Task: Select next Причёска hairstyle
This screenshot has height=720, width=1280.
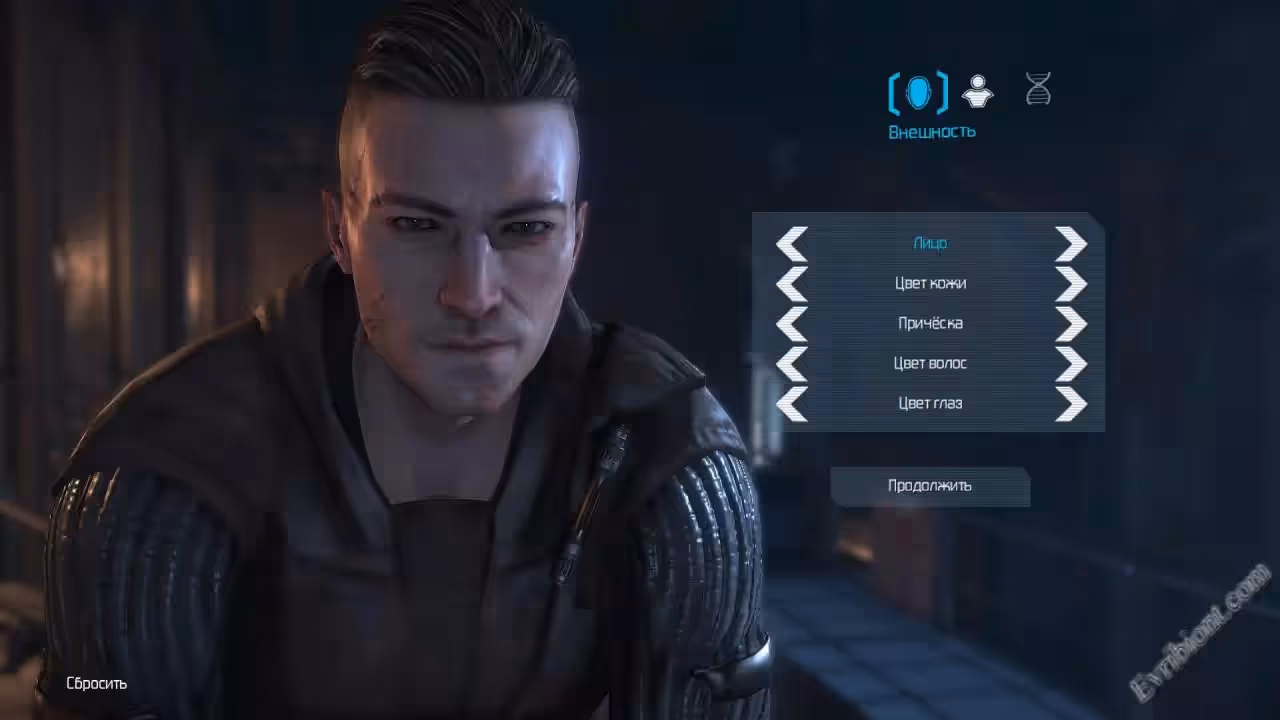Action: pyautogui.click(x=1070, y=323)
